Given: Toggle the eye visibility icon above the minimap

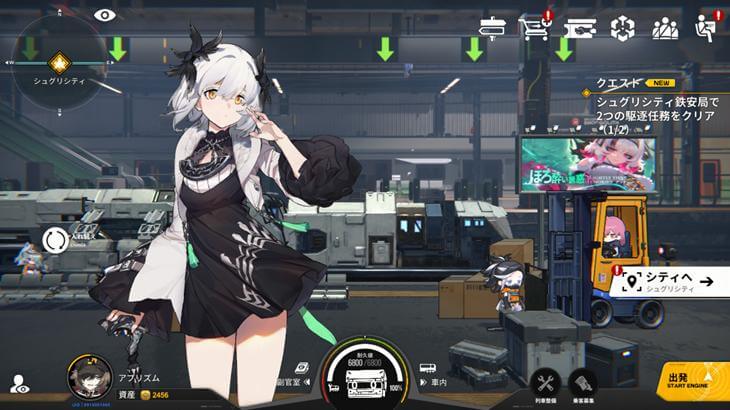Looking at the screenshot, I should point(106,15).
